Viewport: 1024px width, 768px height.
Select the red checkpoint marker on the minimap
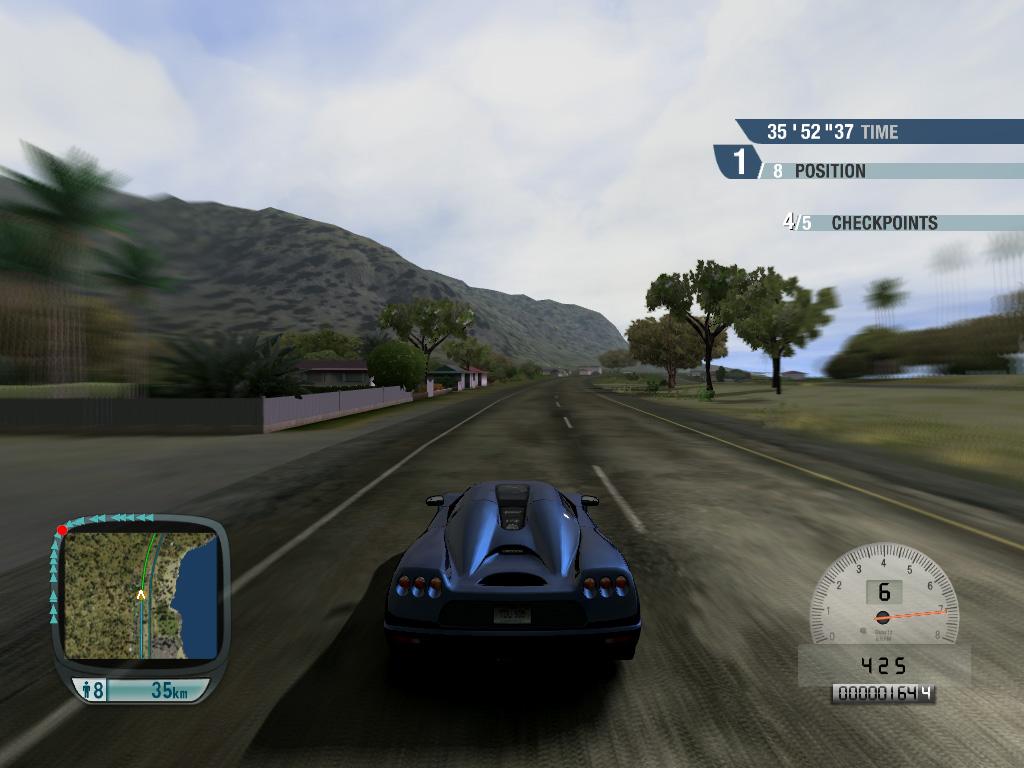coord(62,530)
